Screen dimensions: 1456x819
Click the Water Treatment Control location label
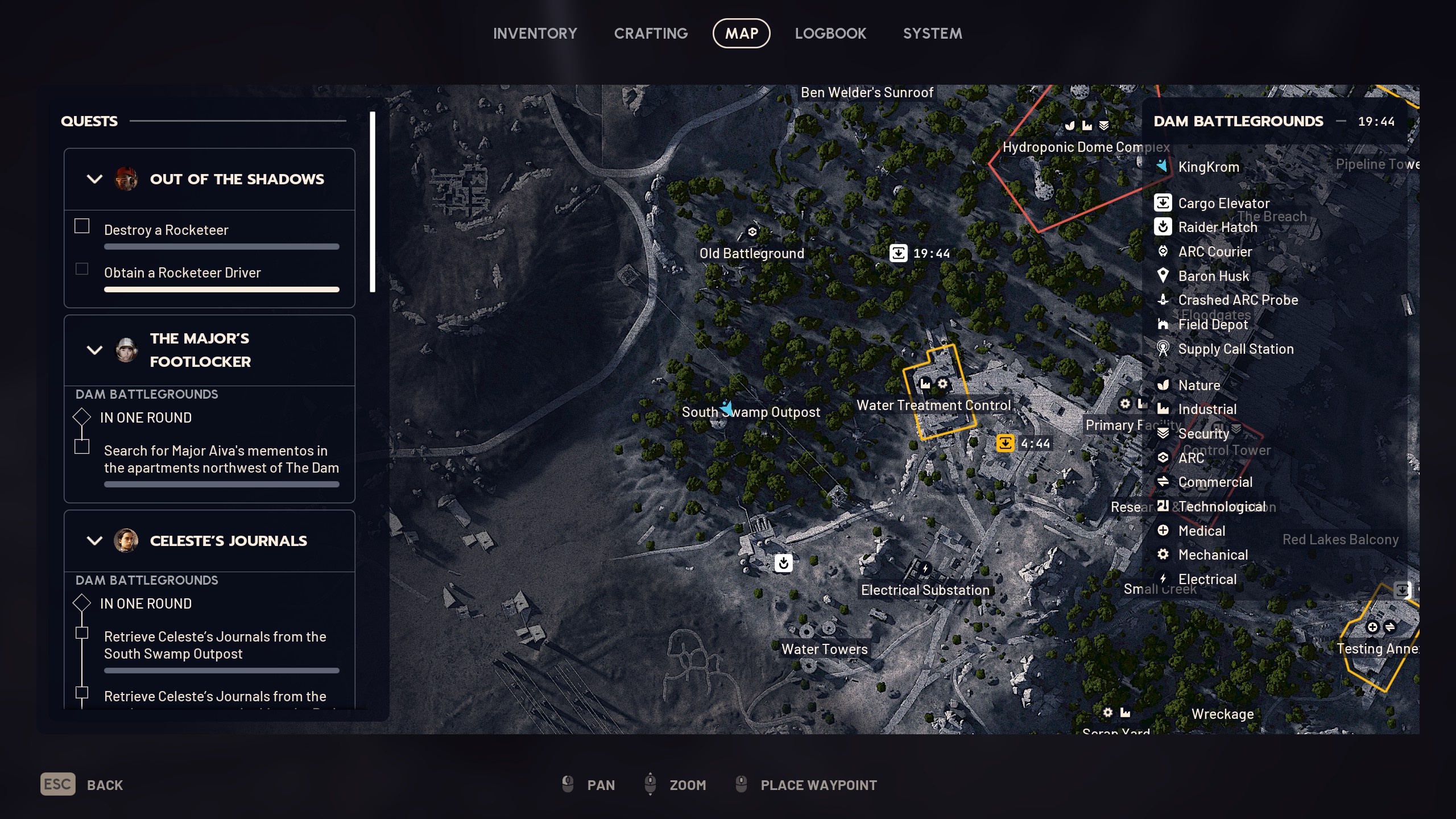coord(934,405)
